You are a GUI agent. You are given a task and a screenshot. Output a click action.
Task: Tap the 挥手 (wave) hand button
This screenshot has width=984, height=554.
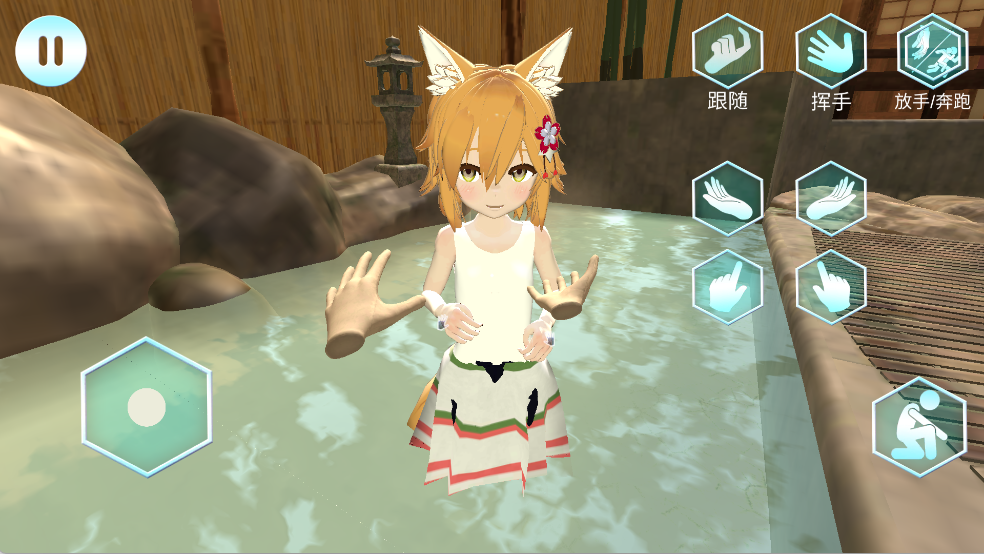pyautogui.click(x=830, y=50)
